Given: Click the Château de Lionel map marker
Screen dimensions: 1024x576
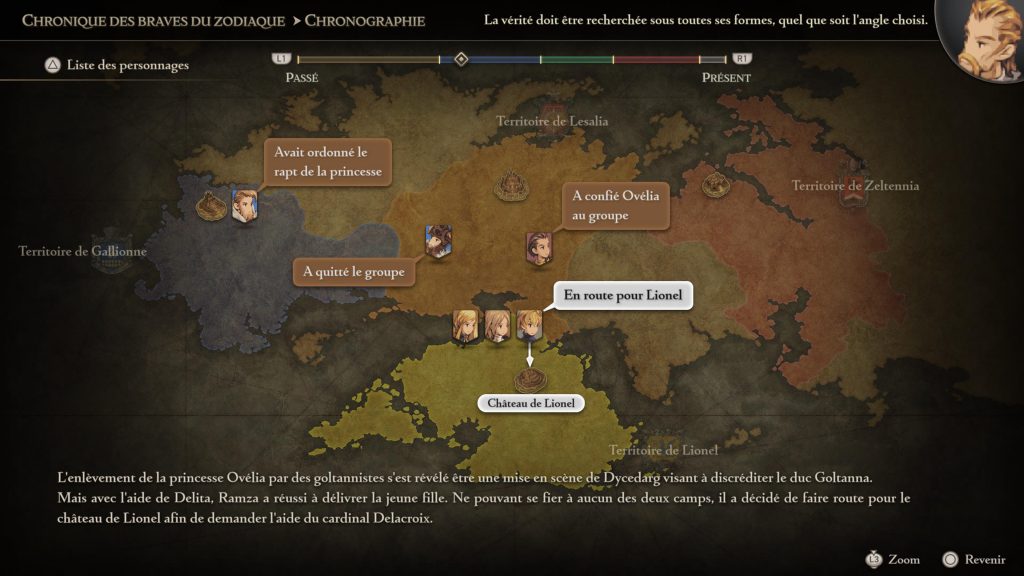Looking at the screenshot, I should click(x=530, y=379).
